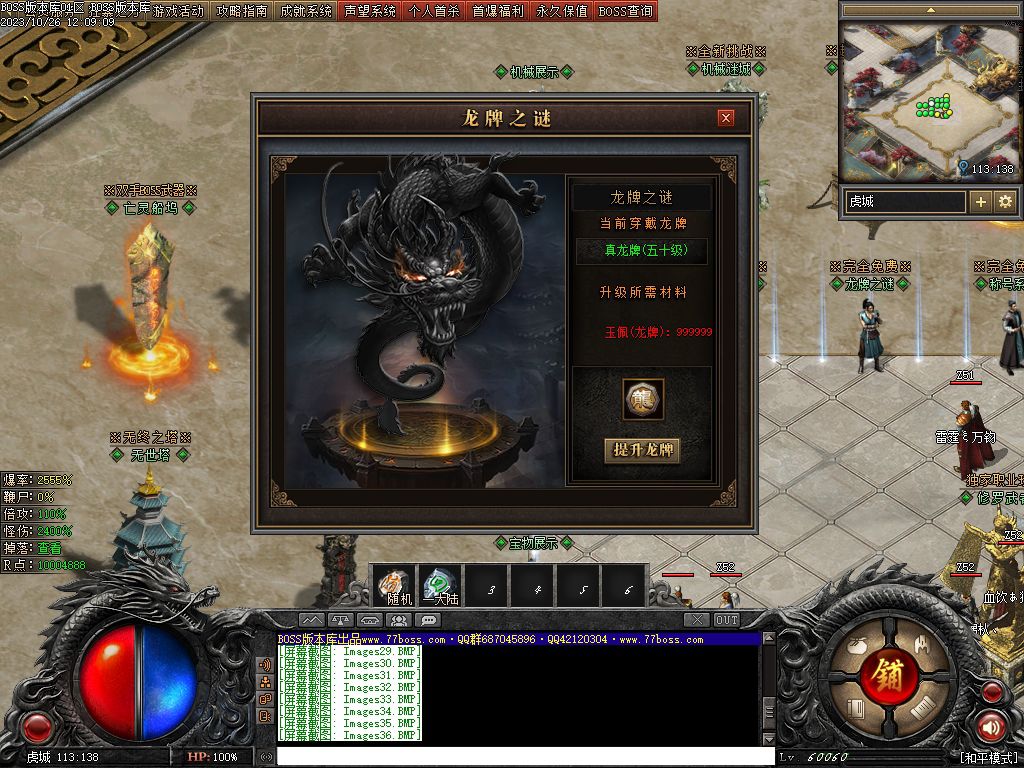Open the 个人首杀 menu
The width and height of the screenshot is (1024, 768).
pyautogui.click(x=434, y=12)
